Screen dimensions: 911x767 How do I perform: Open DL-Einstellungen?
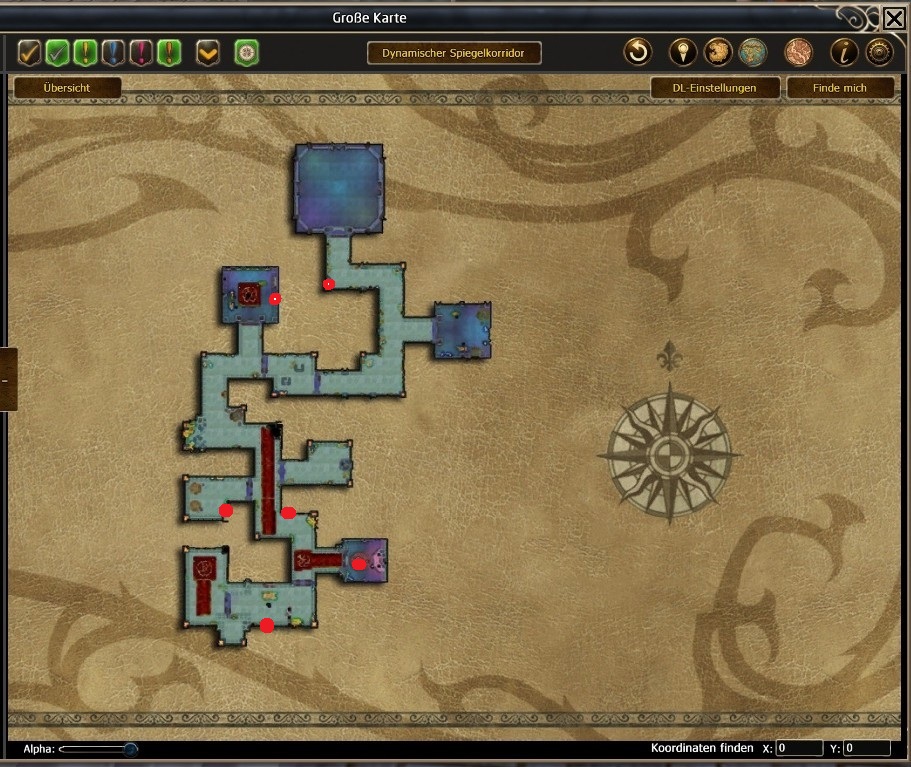(714, 88)
